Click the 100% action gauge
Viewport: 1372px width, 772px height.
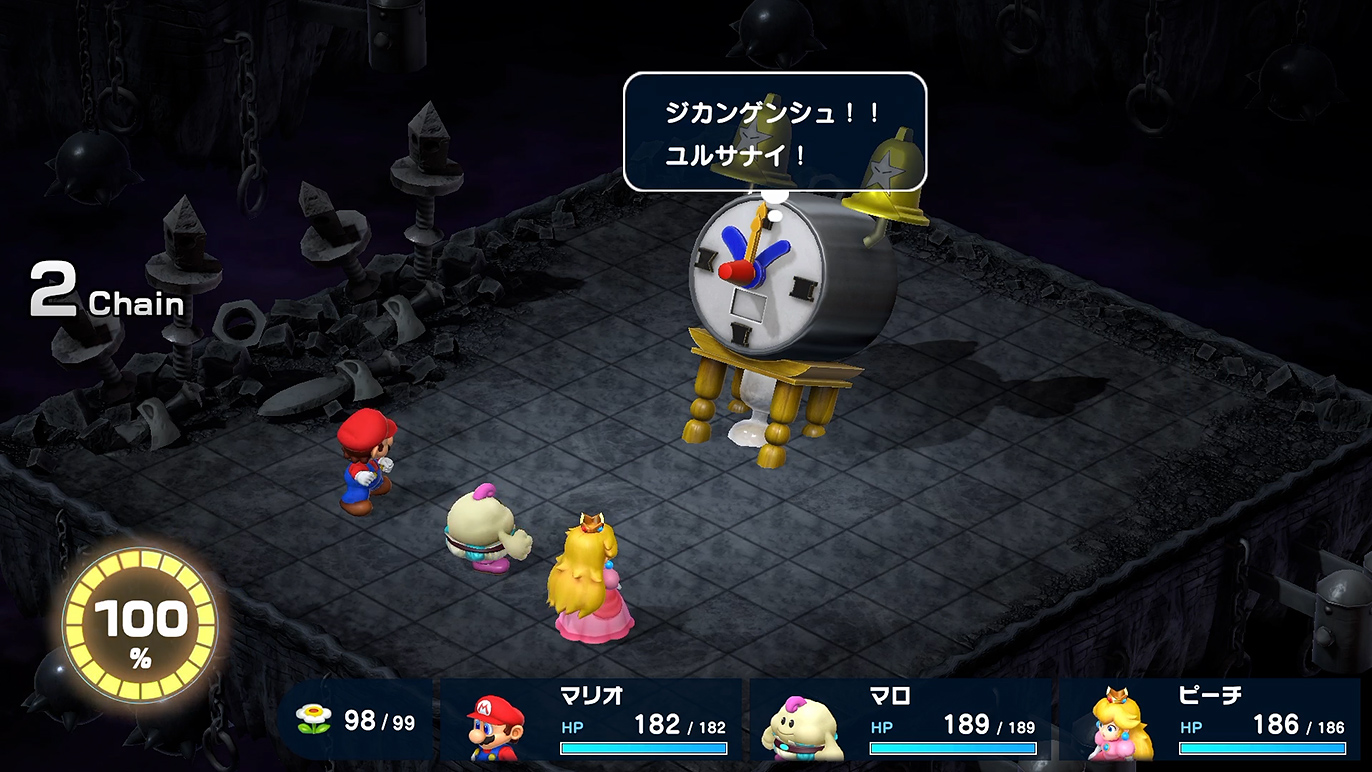click(140, 627)
